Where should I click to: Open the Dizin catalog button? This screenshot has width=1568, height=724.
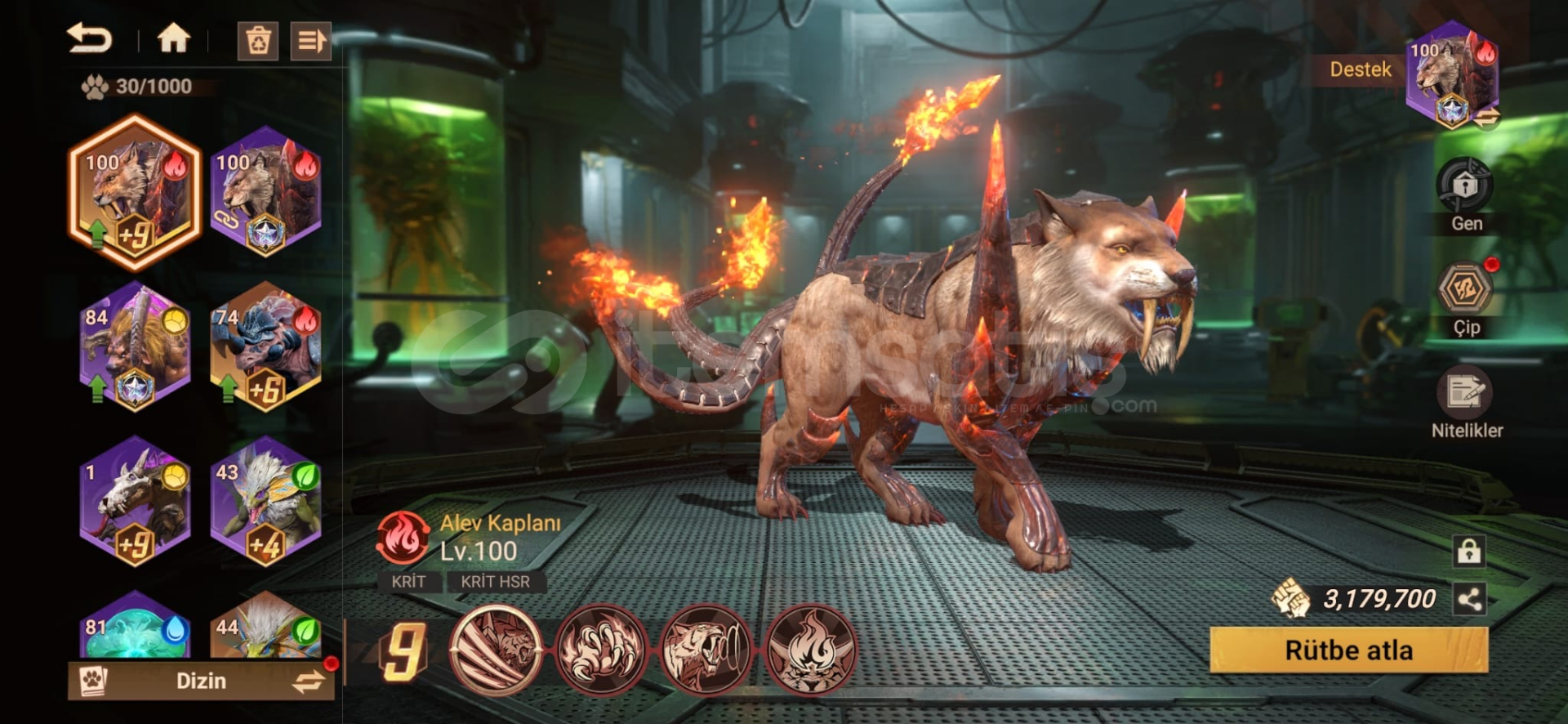(x=201, y=681)
